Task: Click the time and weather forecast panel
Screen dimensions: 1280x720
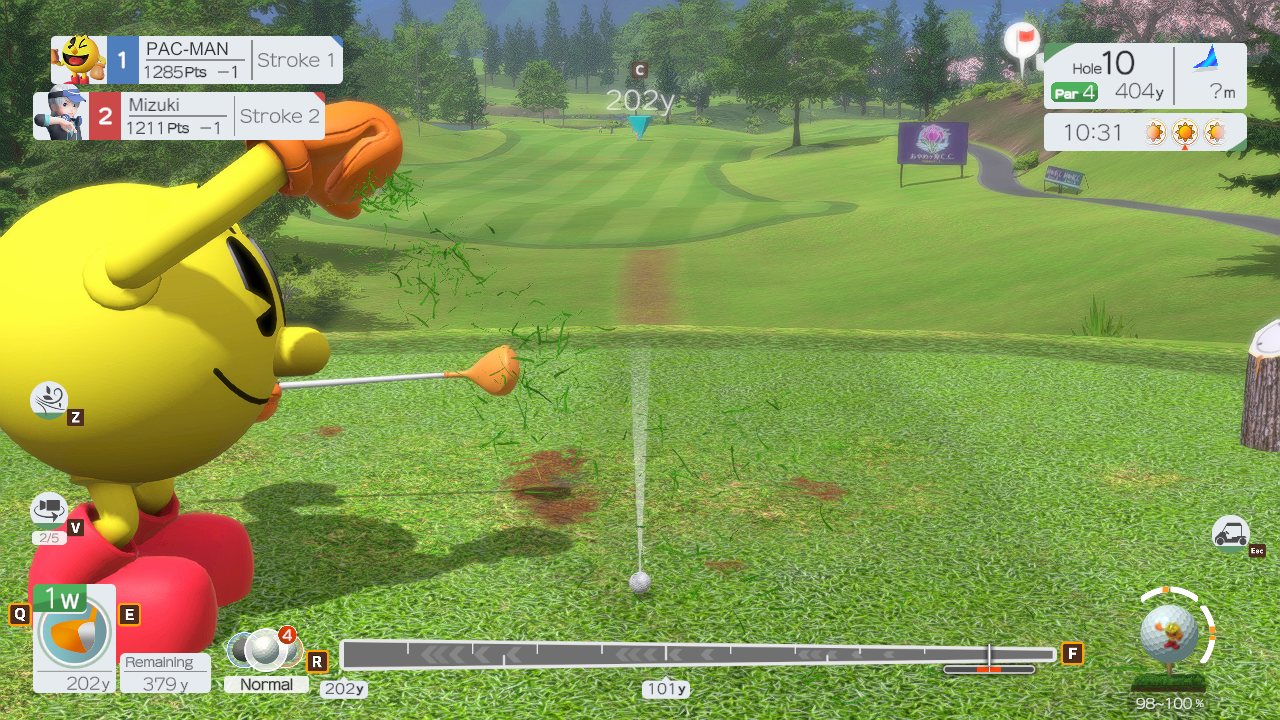Action: 1144,132
